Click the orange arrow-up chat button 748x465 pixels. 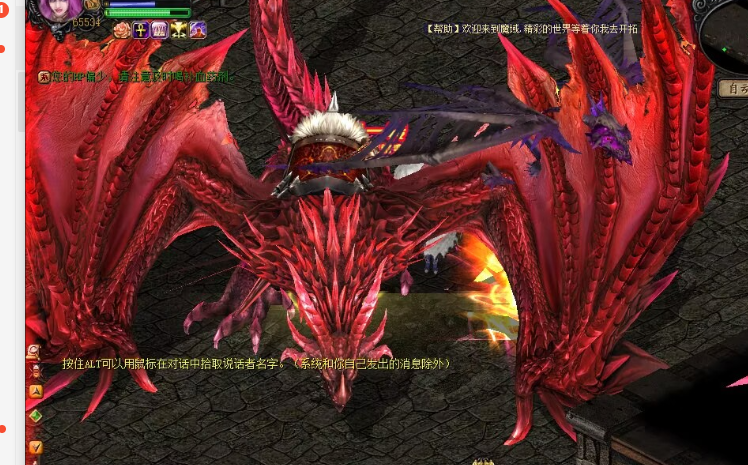(x=35, y=391)
